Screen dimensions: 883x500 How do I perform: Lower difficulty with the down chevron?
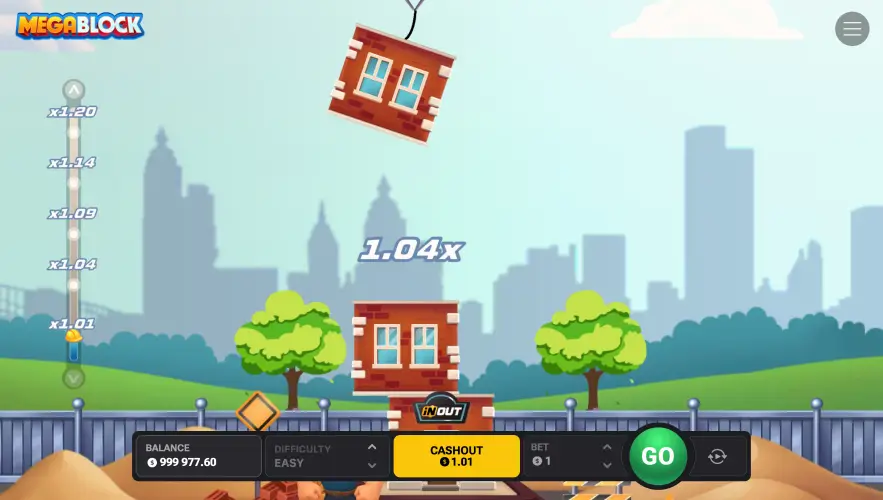pyautogui.click(x=372, y=465)
